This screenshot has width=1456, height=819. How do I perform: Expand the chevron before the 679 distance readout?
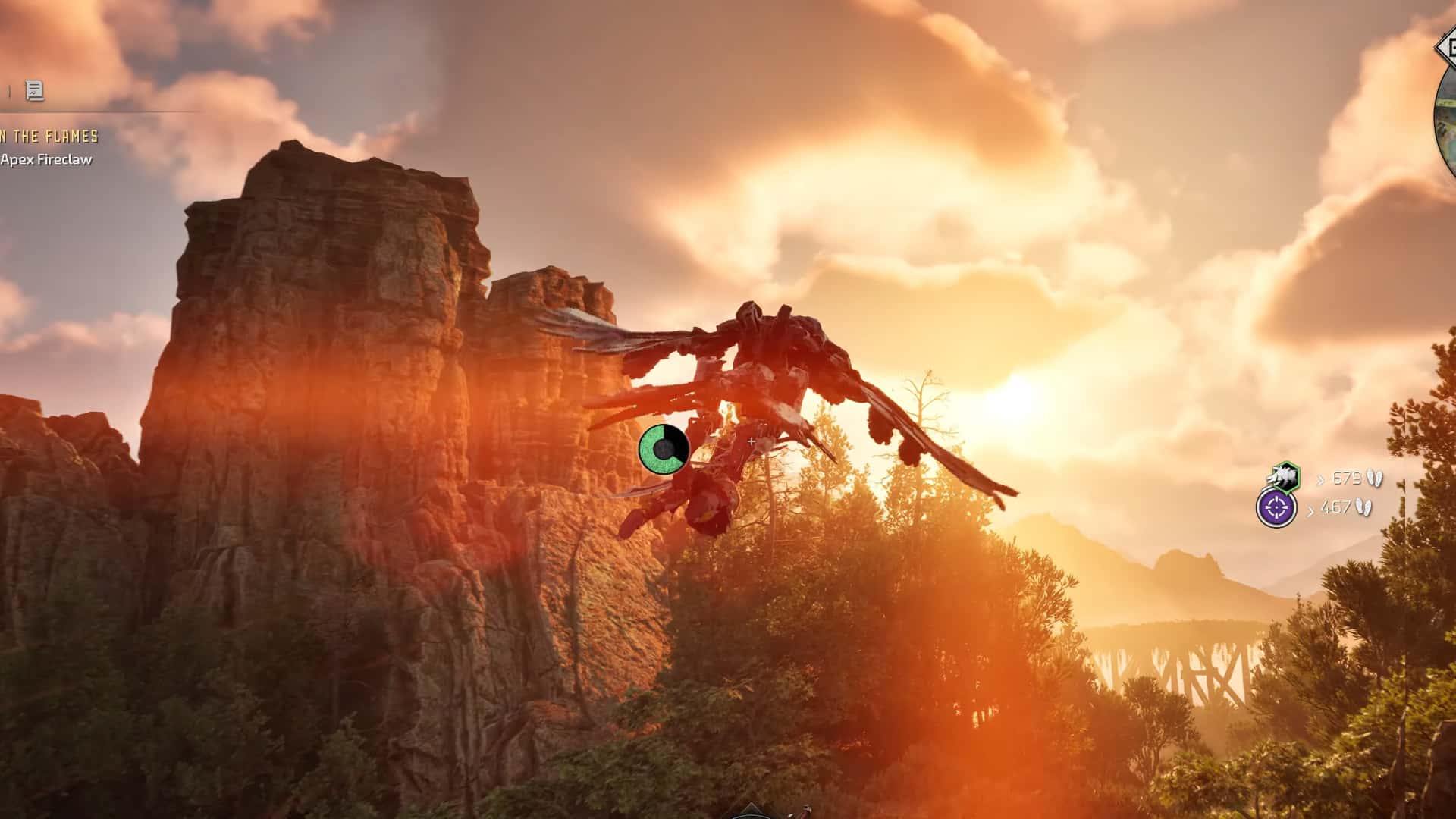coord(1322,479)
